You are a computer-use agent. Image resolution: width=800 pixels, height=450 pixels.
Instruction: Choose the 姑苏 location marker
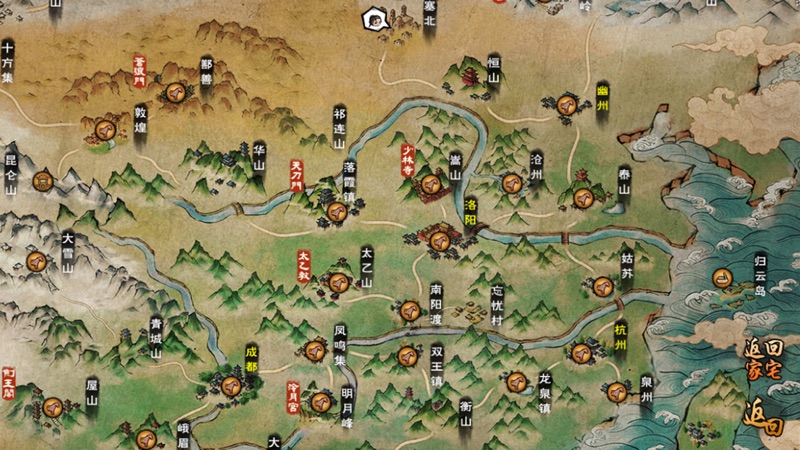(x=602, y=287)
